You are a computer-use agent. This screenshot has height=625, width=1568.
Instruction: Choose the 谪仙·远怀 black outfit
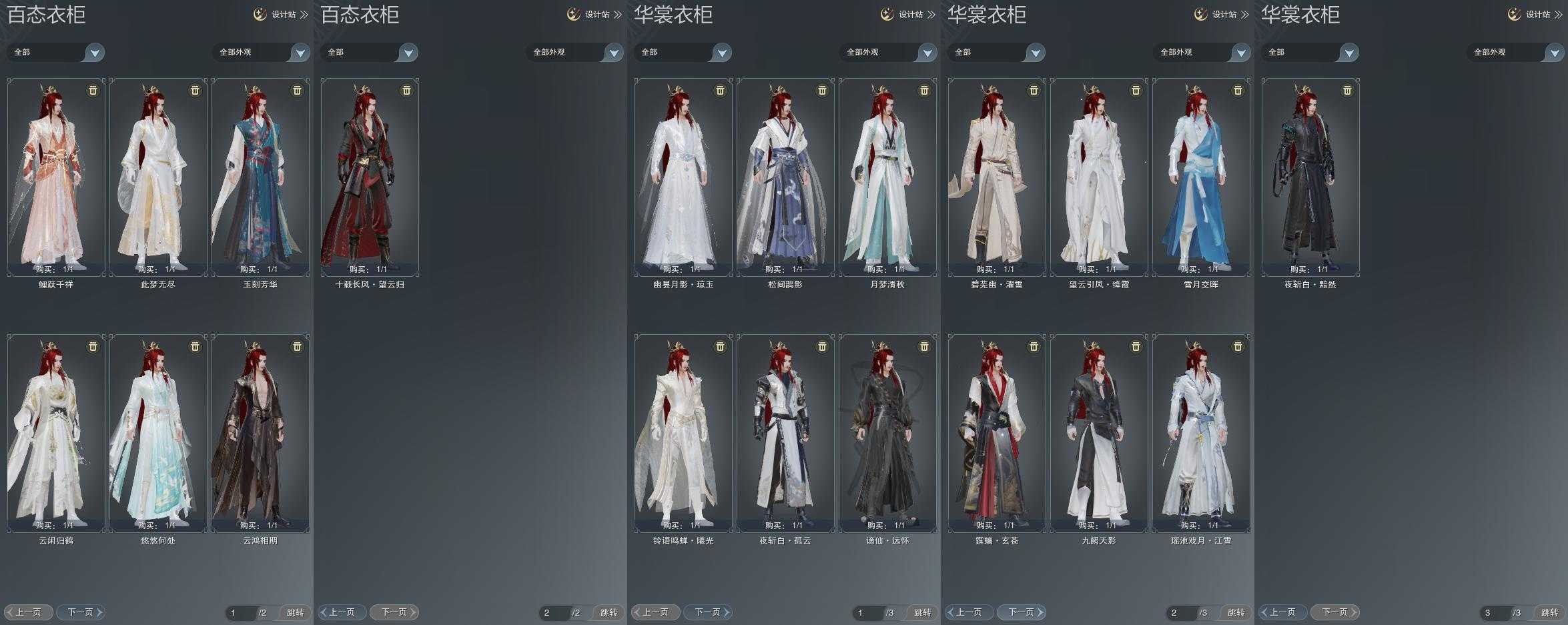pyautogui.click(x=887, y=433)
